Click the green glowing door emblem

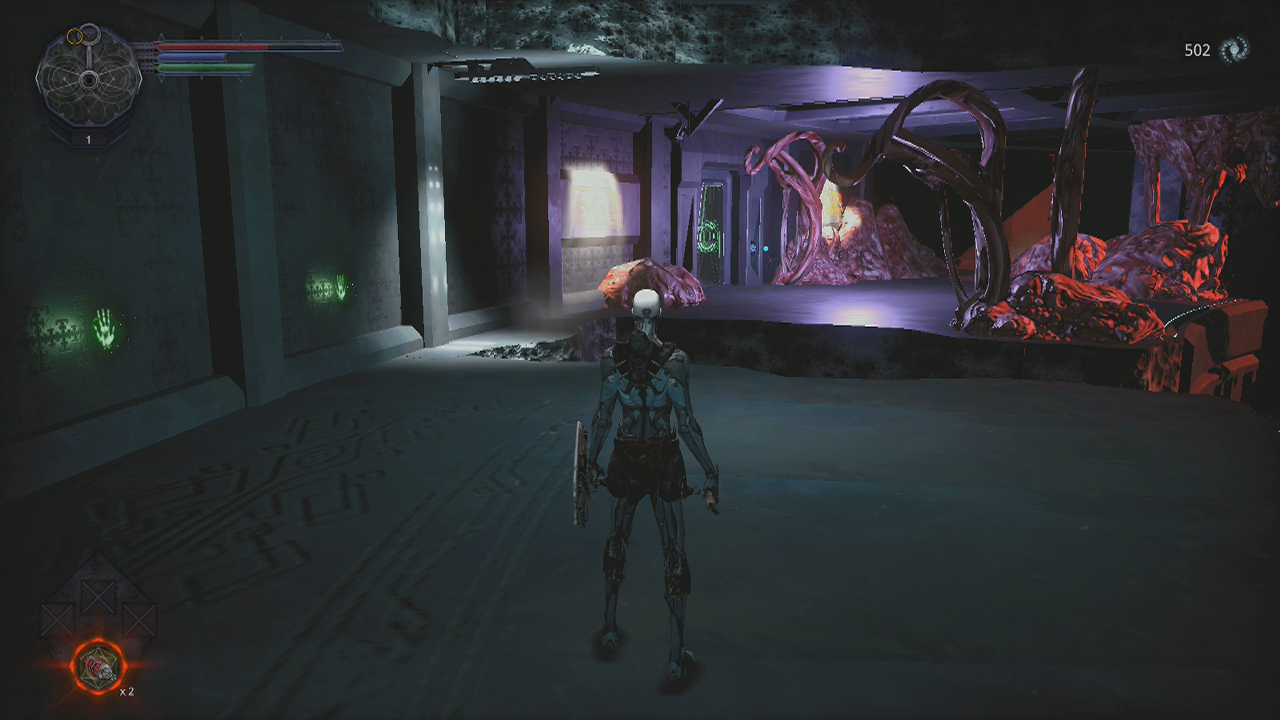click(x=711, y=235)
